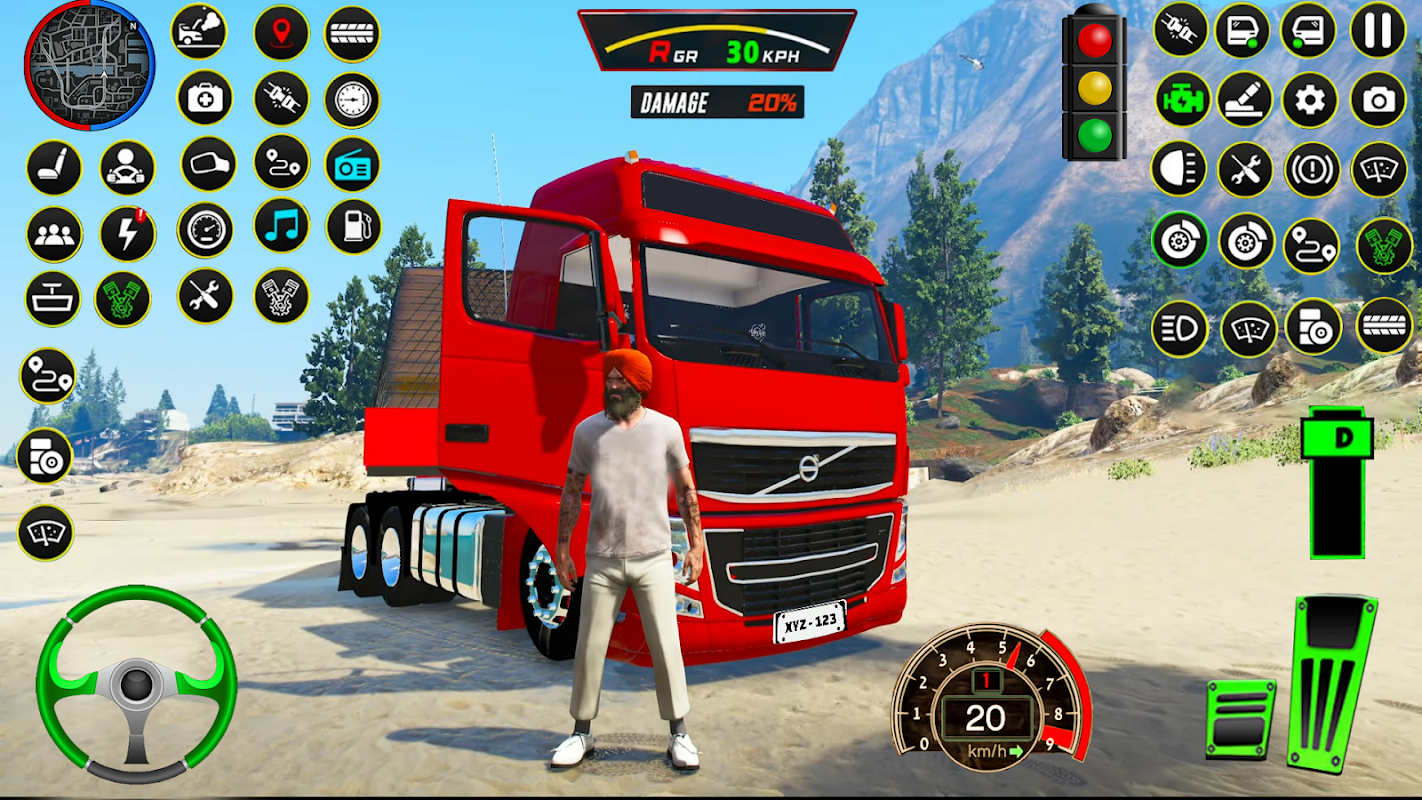Select the side mirror icon
Screen dimensions: 1422x800
pyautogui.click(x=208, y=165)
